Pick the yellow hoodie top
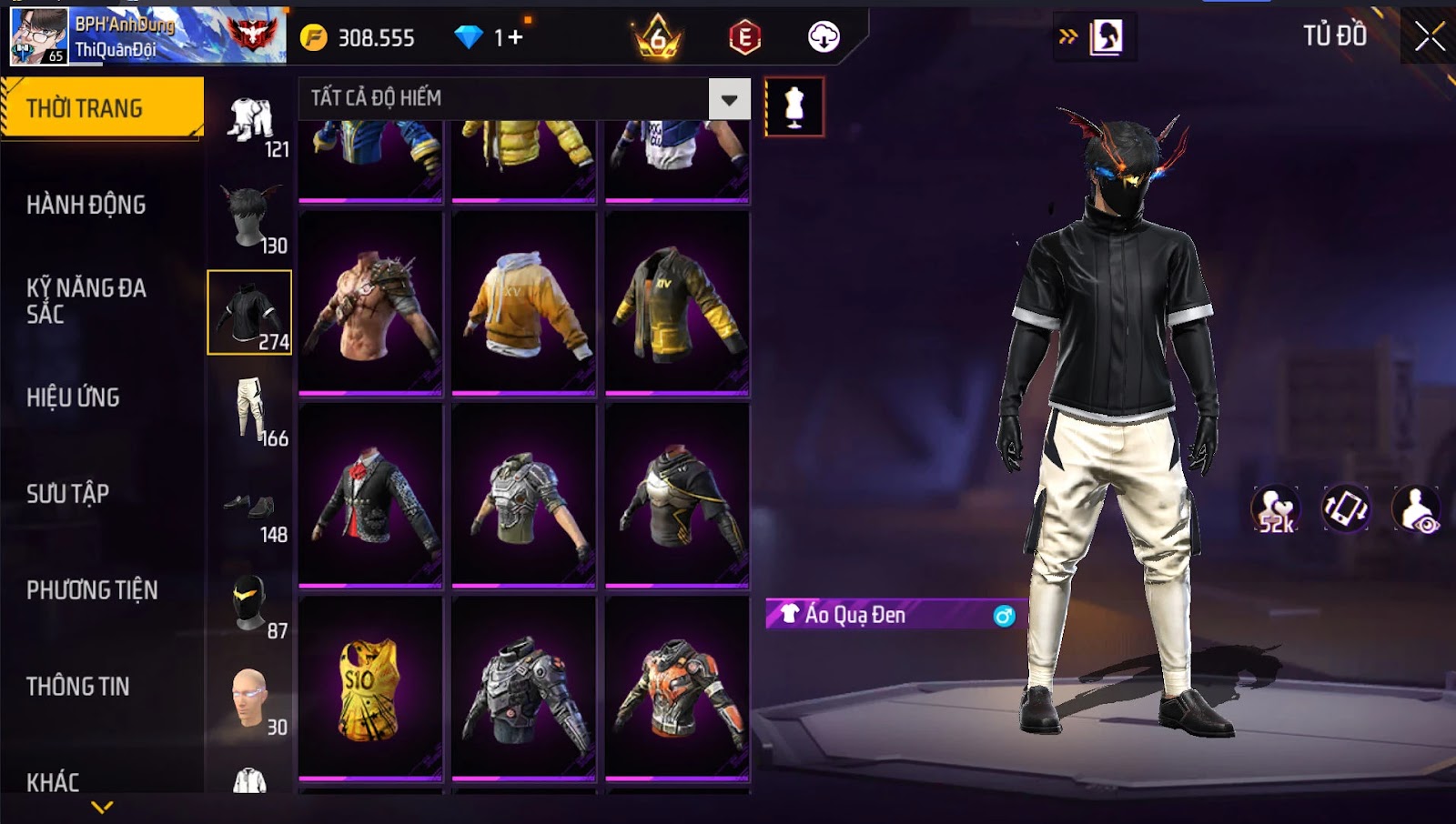Viewport: 1456px width, 824px height. pyautogui.click(x=523, y=303)
